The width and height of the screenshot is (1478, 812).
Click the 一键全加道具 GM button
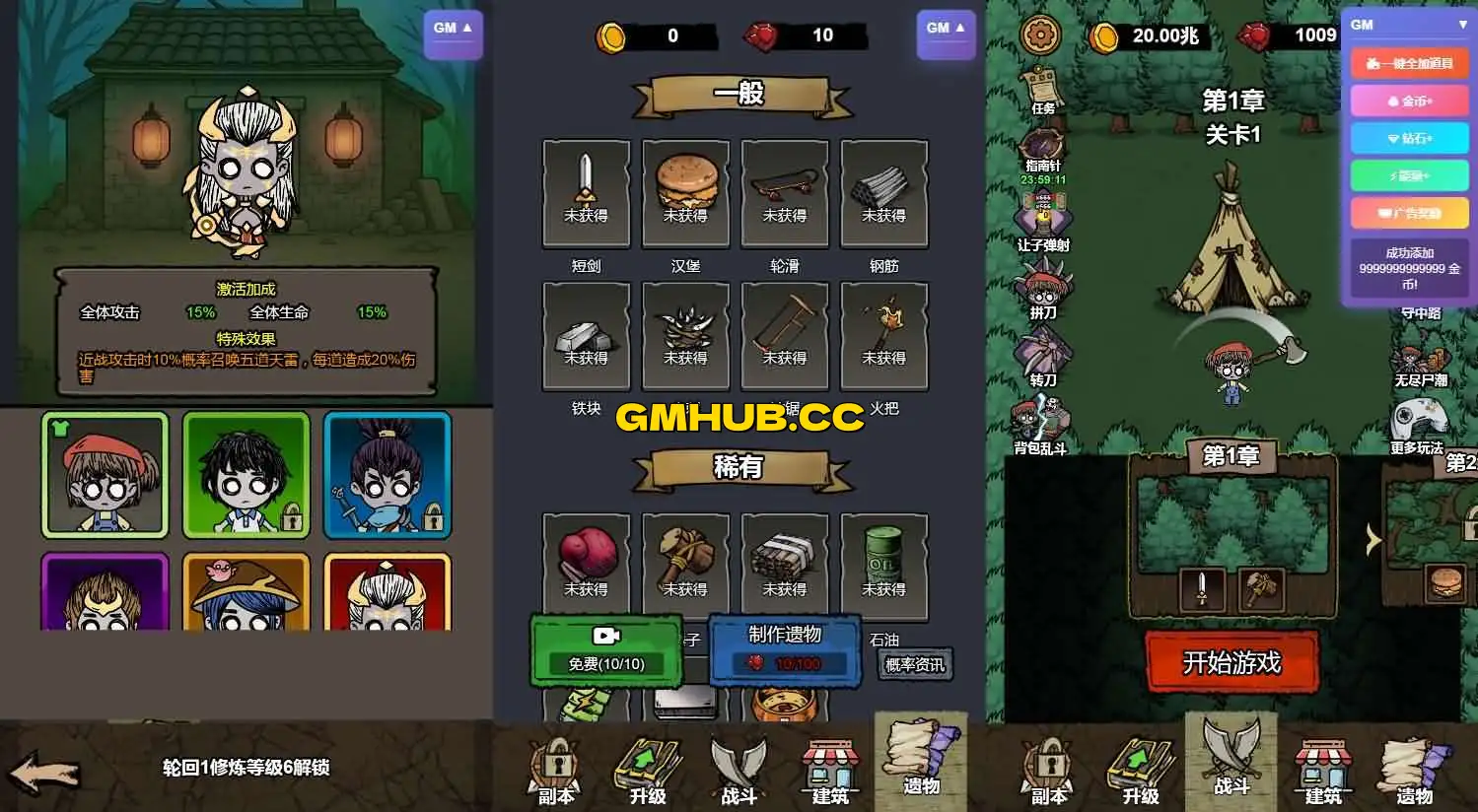pyautogui.click(x=1408, y=63)
